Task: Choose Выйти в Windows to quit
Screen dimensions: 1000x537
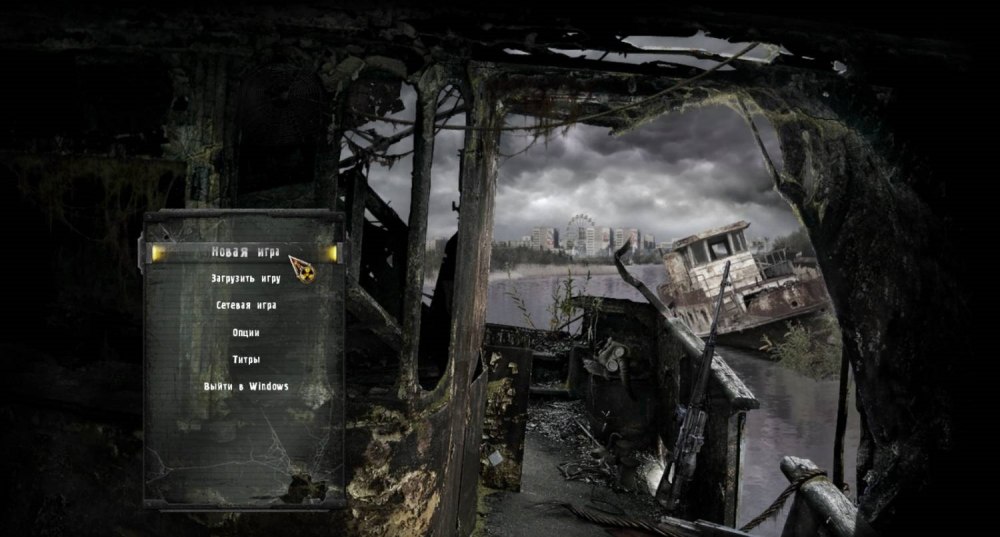Action: pyautogui.click(x=245, y=386)
